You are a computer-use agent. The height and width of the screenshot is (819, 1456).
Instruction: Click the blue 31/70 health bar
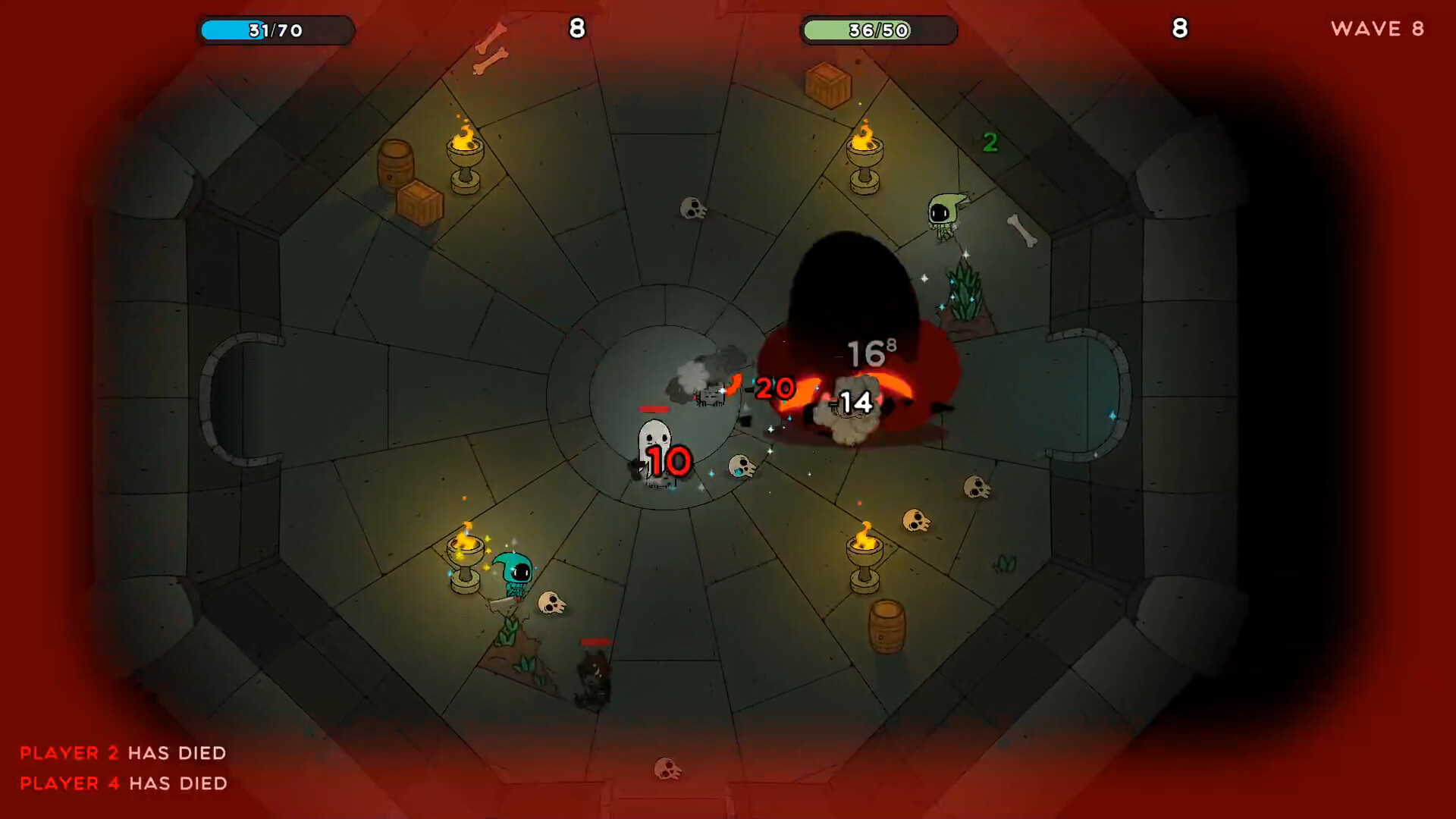275,30
